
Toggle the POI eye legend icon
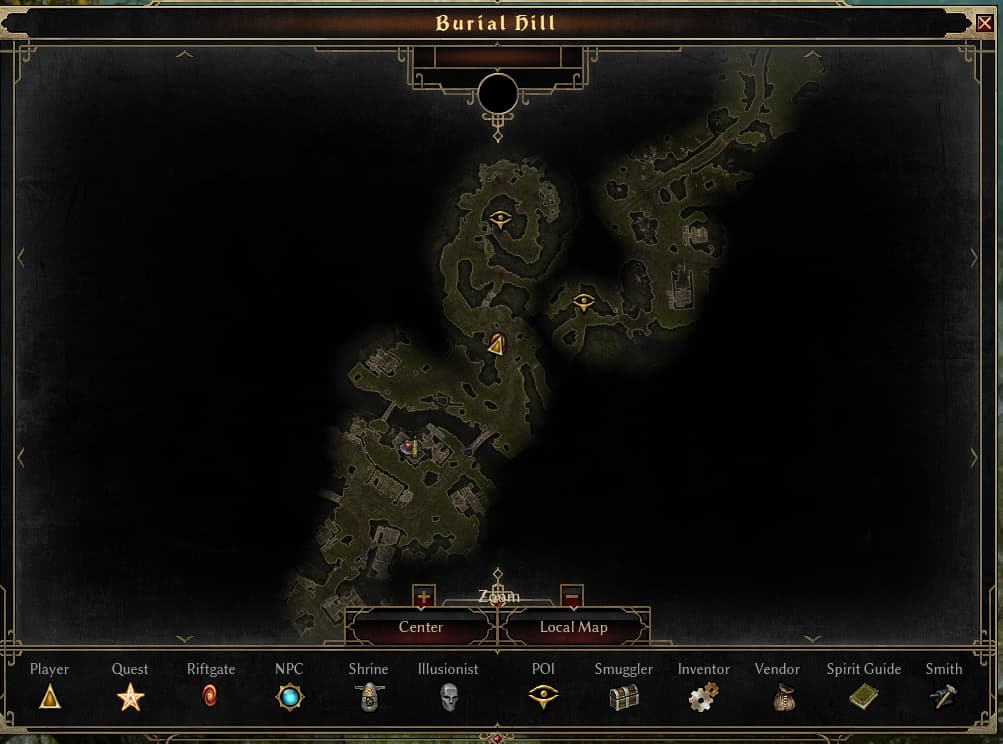click(x=543, y=697)
